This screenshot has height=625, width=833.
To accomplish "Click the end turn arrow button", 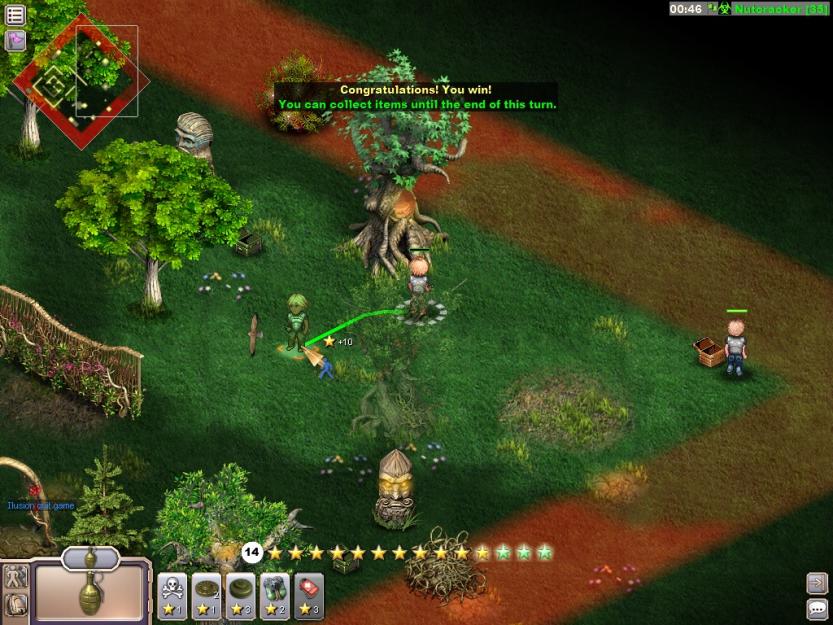I will click(x=817, y=582).
